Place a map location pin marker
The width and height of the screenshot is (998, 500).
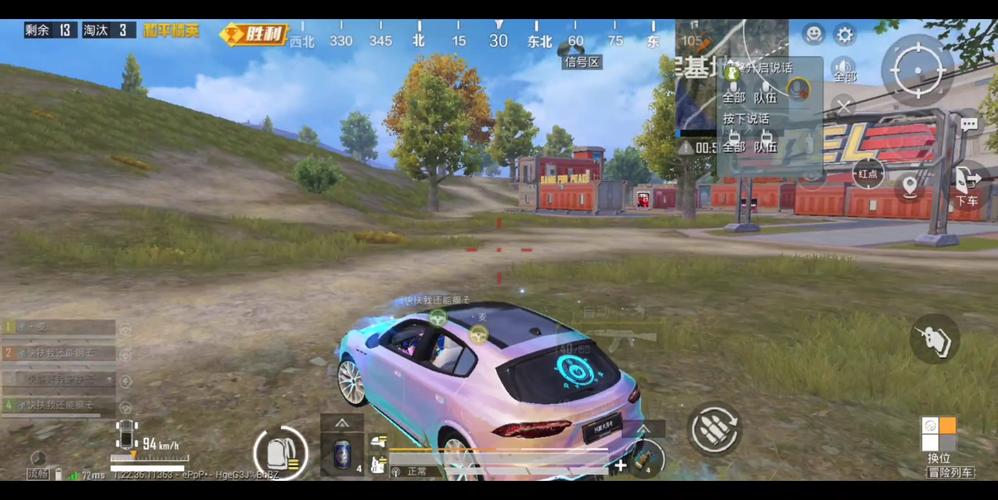tap(909, 185)
